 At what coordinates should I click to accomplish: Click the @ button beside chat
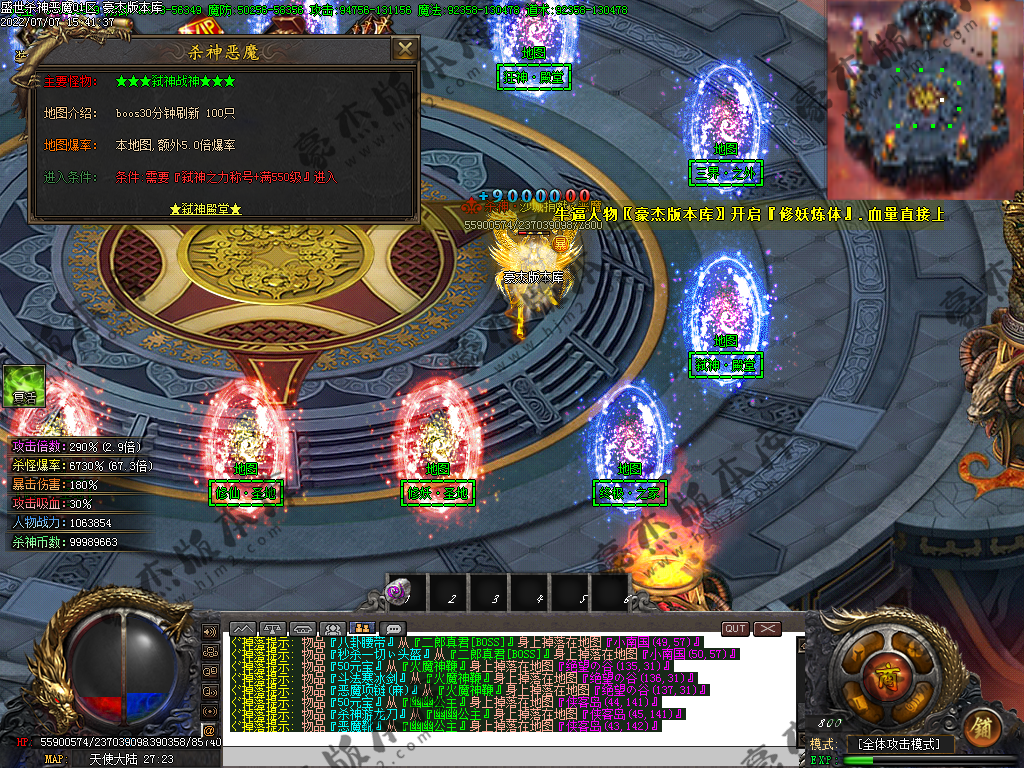tap(210, 731)
